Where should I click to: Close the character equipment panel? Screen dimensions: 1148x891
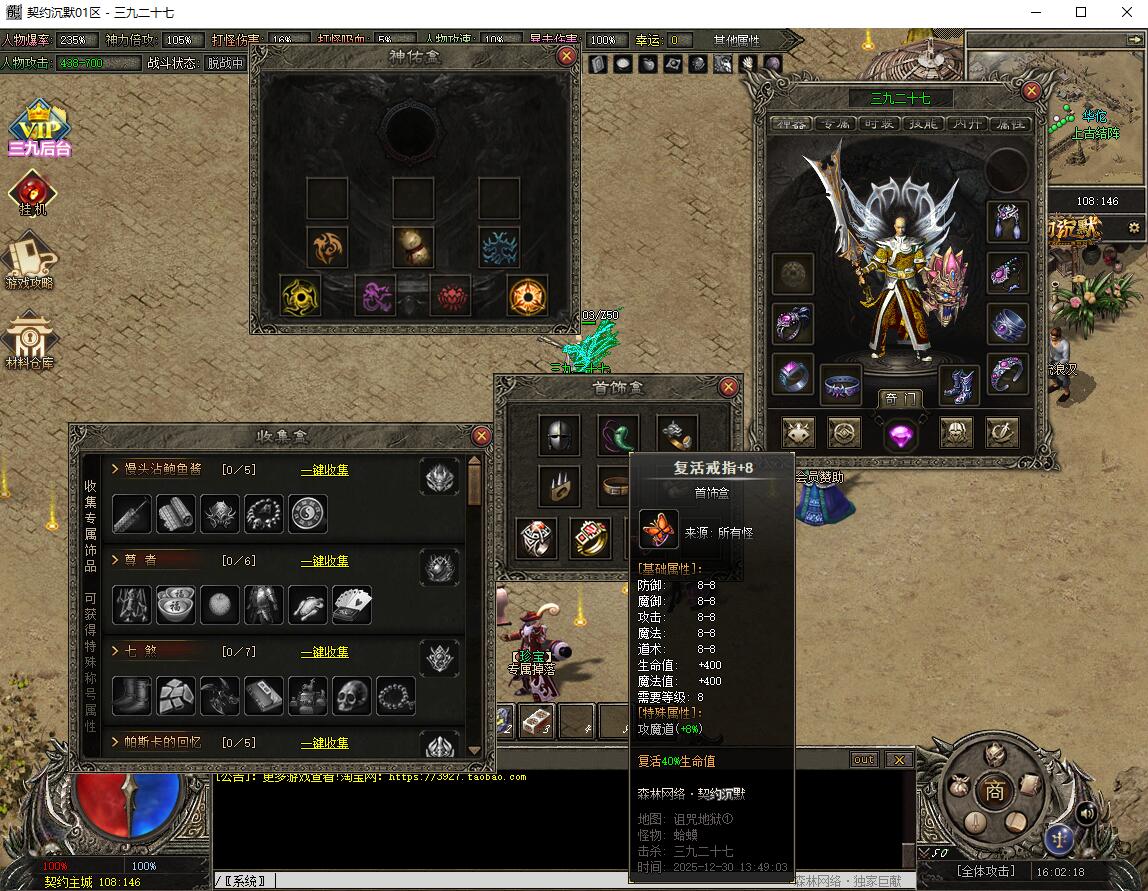(1032, 91)
